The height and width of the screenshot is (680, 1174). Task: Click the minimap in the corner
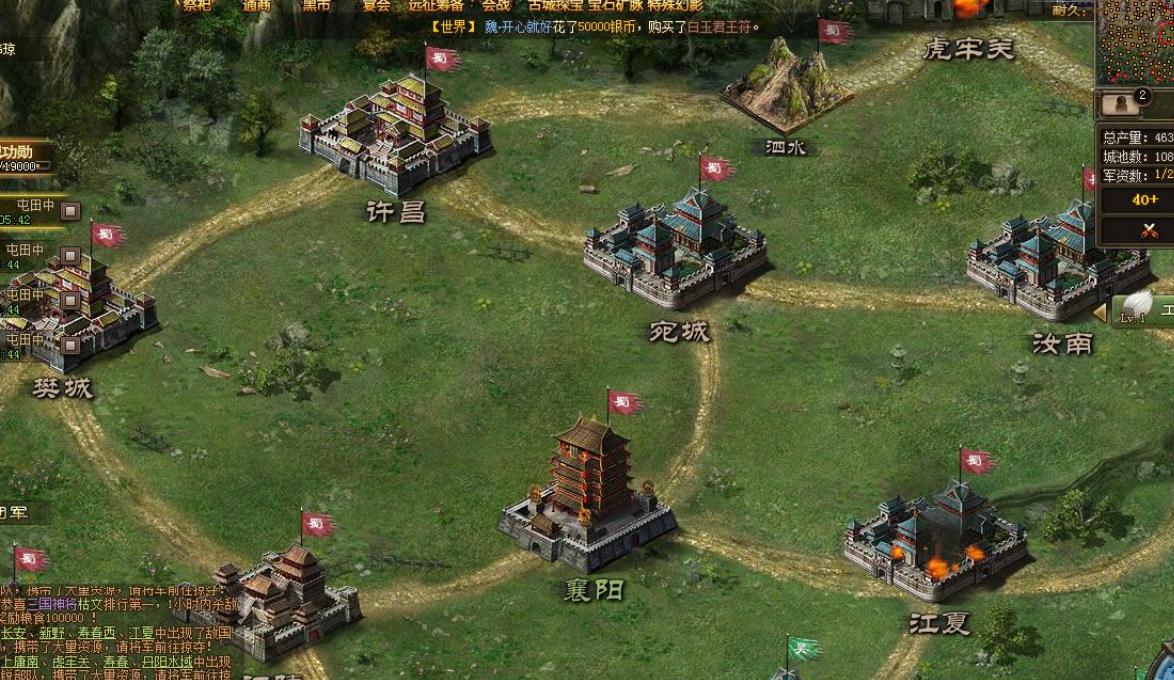1136,42
